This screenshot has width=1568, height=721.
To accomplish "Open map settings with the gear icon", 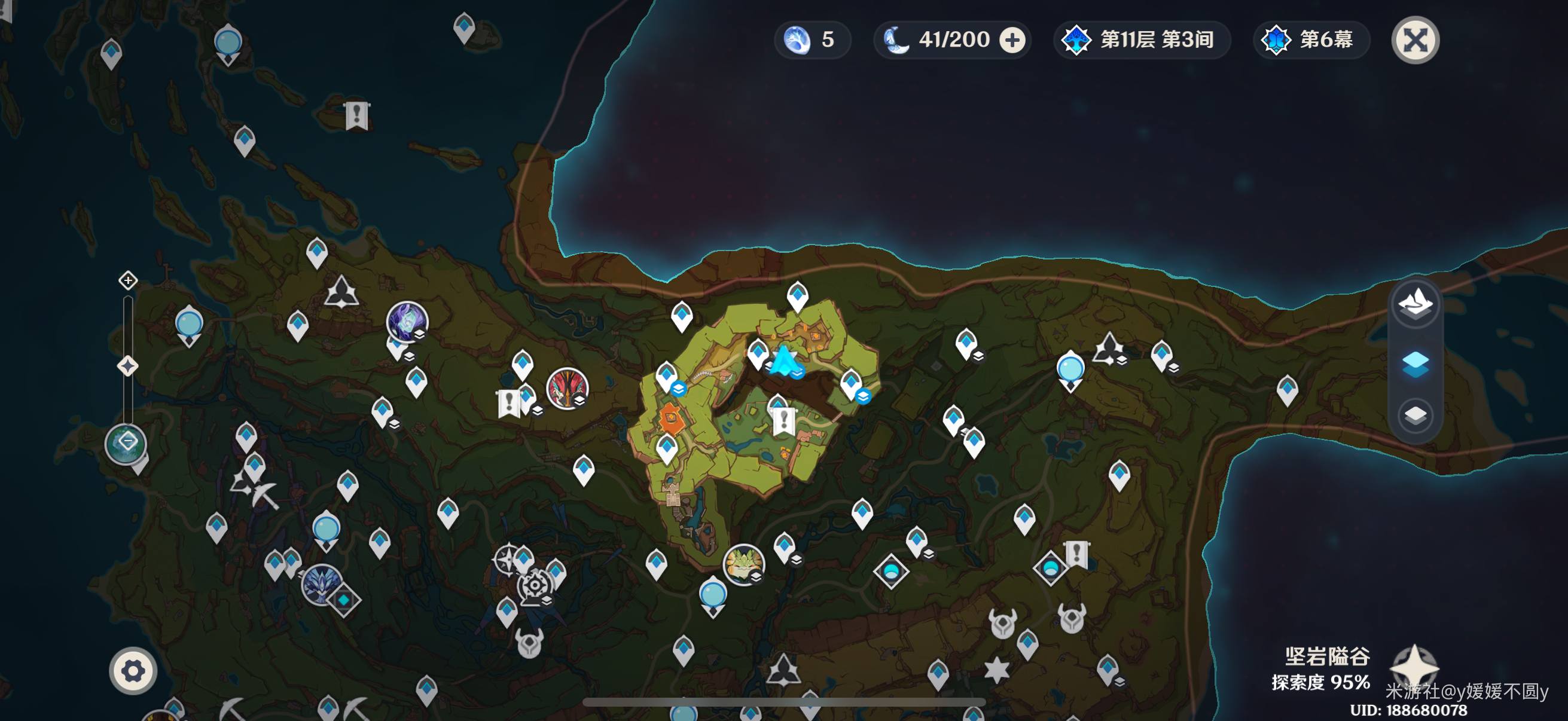I will pyautogui.click(x=133, y=671).
